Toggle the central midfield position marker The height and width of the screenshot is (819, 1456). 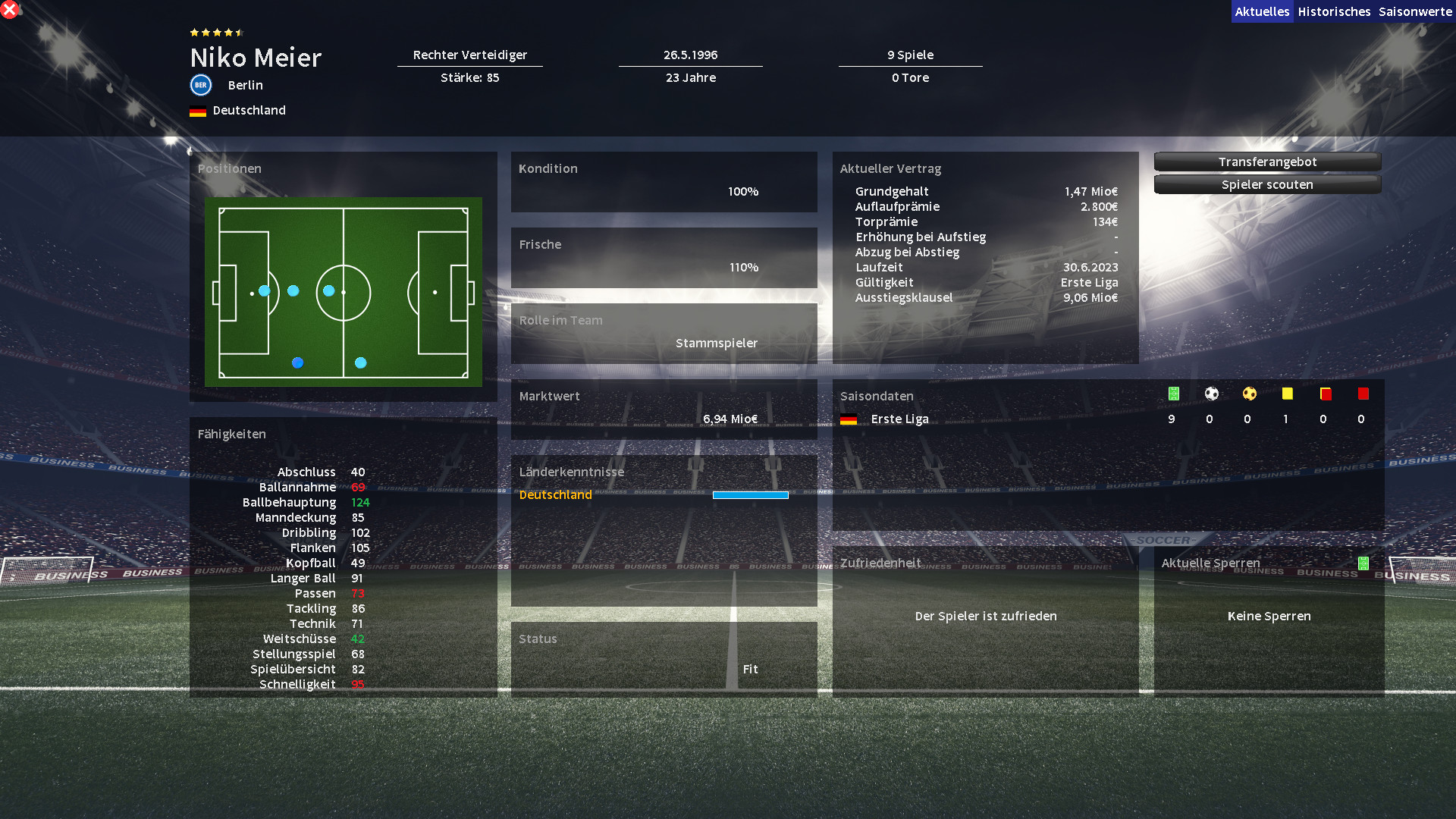tap(328, 290)
